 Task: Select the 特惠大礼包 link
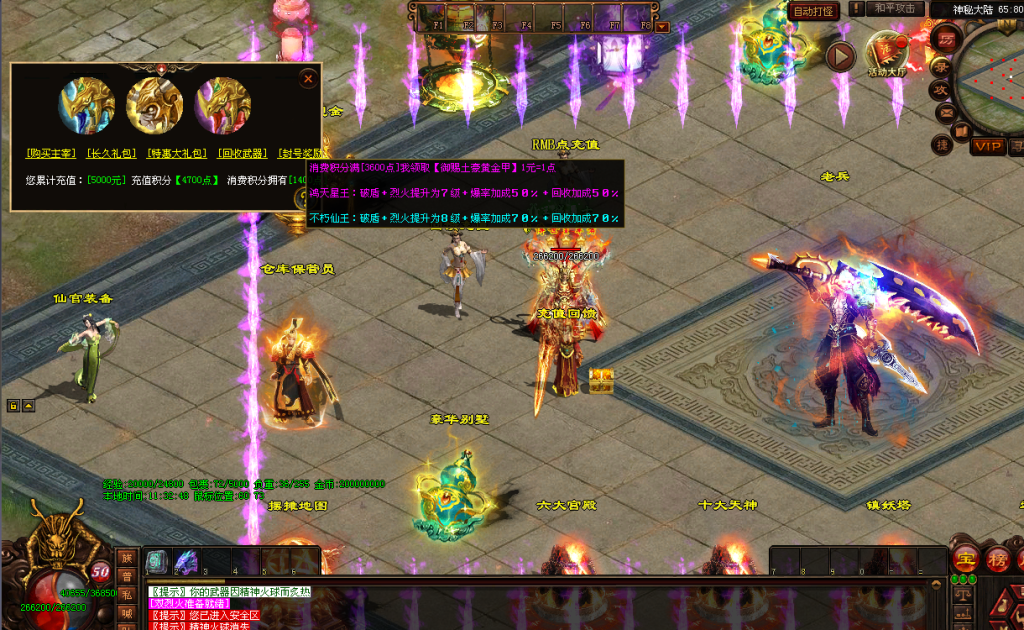pos(174,153)
